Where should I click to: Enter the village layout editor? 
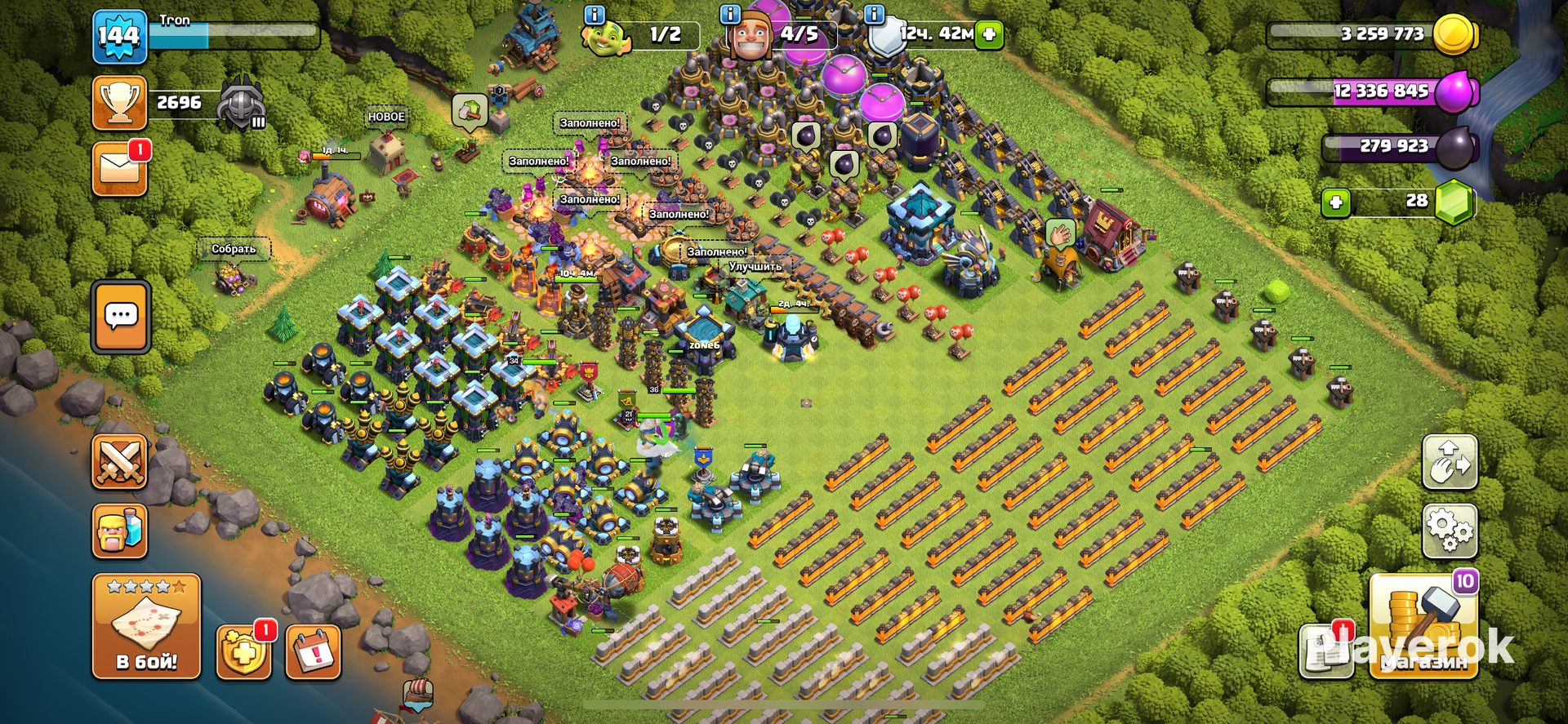point(1450,462)
